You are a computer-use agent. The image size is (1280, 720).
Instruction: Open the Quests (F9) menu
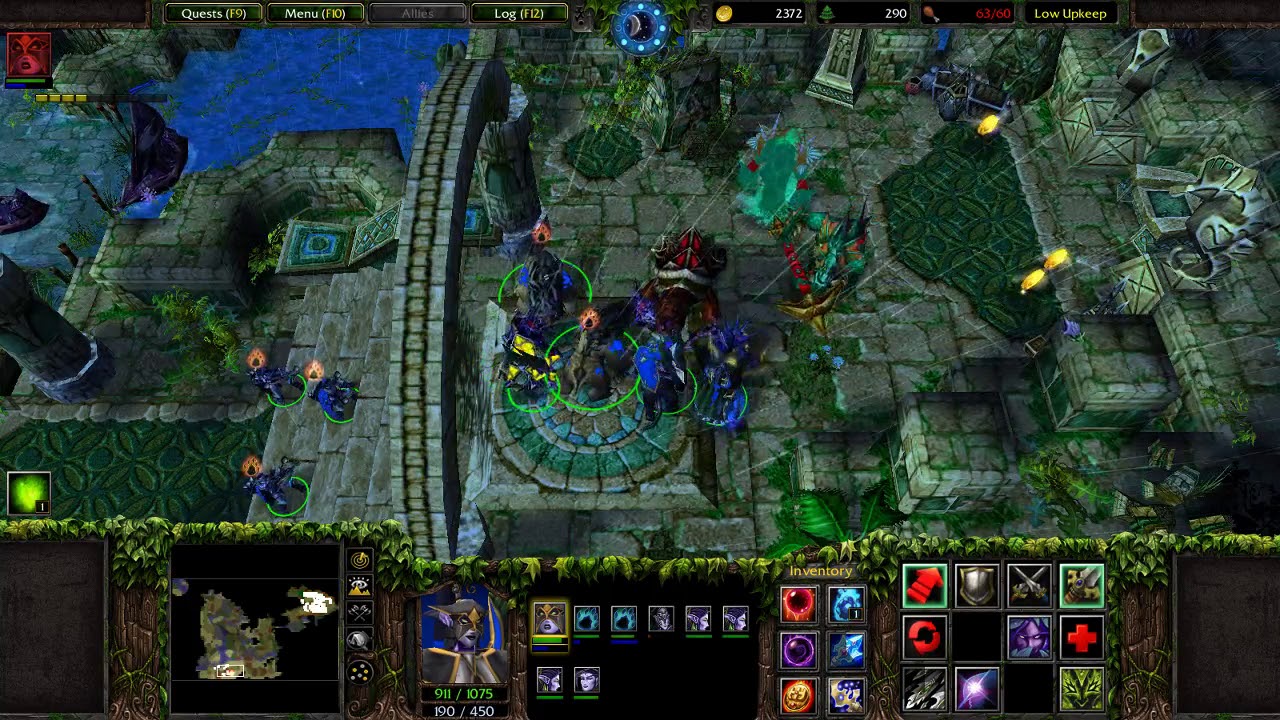pos(213,14)
